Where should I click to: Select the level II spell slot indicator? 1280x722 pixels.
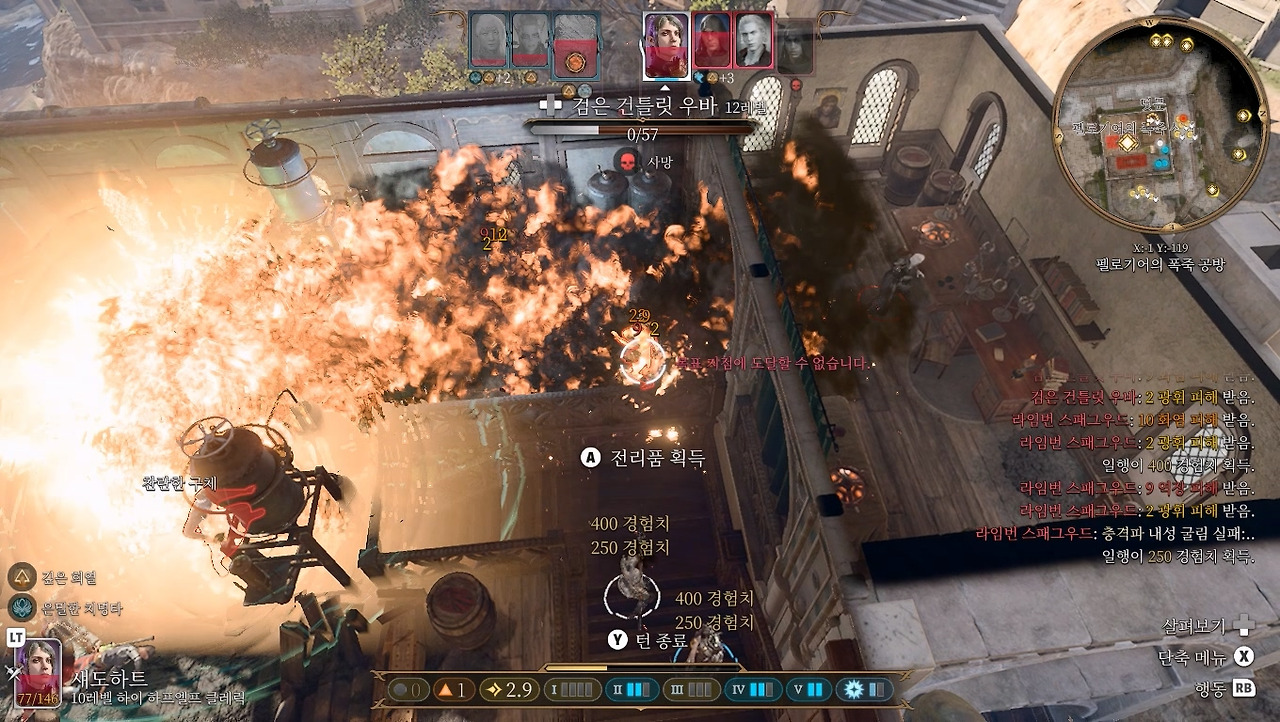tap(632, 690)
